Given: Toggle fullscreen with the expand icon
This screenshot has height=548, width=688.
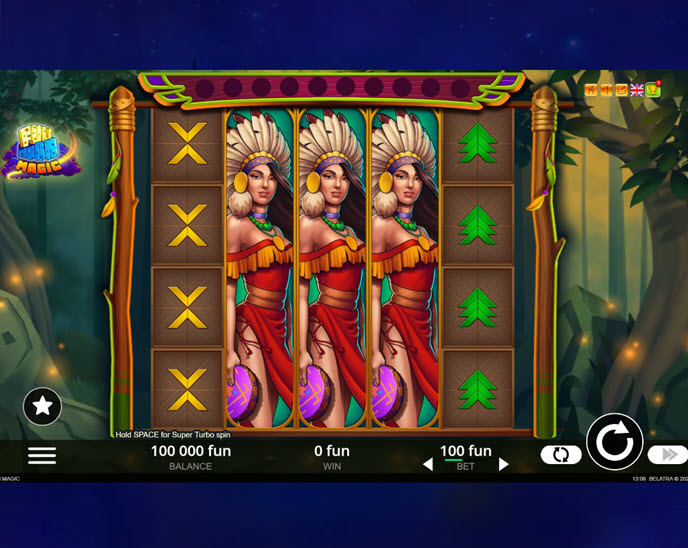Looking at the screenshot, I should 621,90.
